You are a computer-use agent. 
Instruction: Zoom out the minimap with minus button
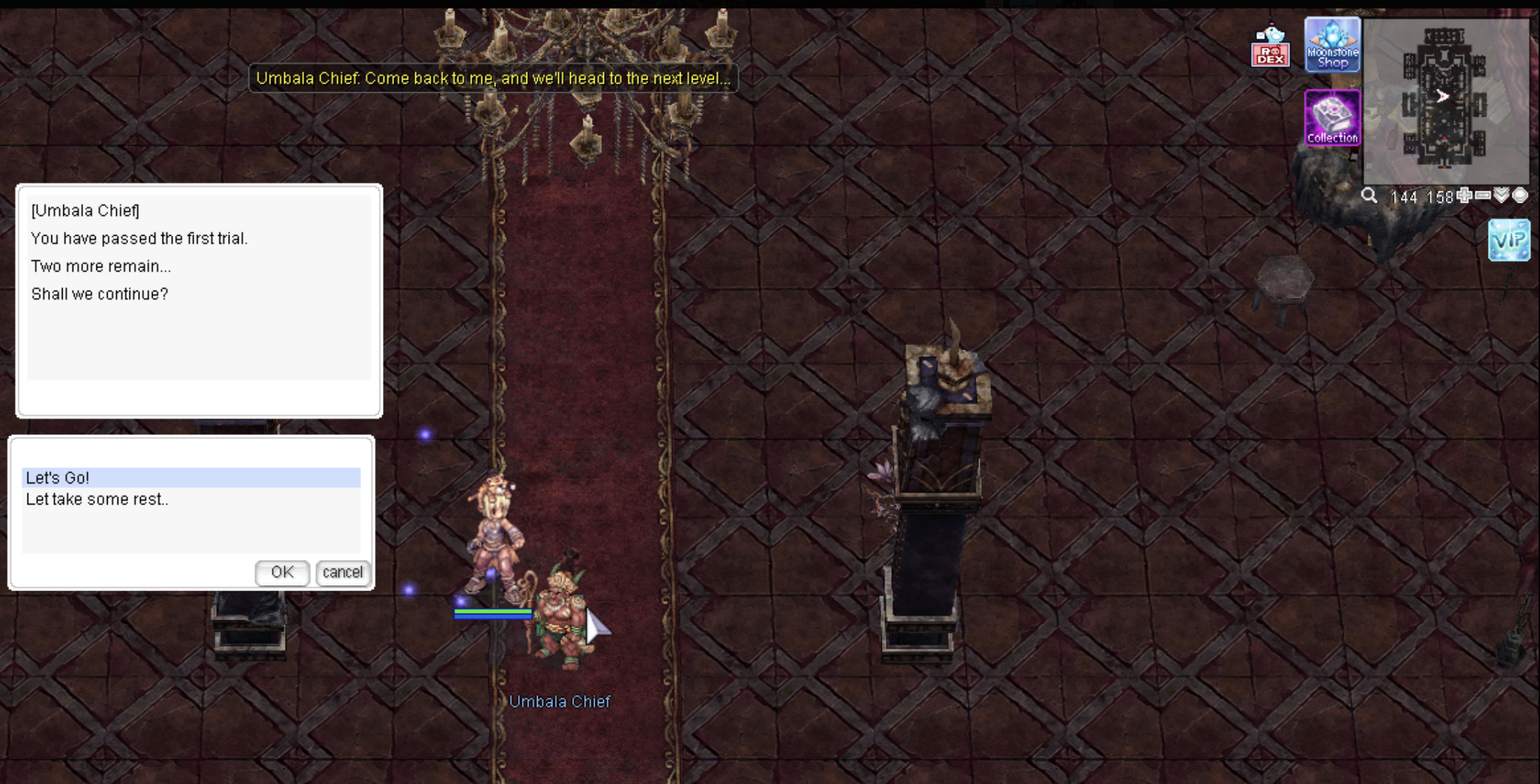coord(1483,196)
